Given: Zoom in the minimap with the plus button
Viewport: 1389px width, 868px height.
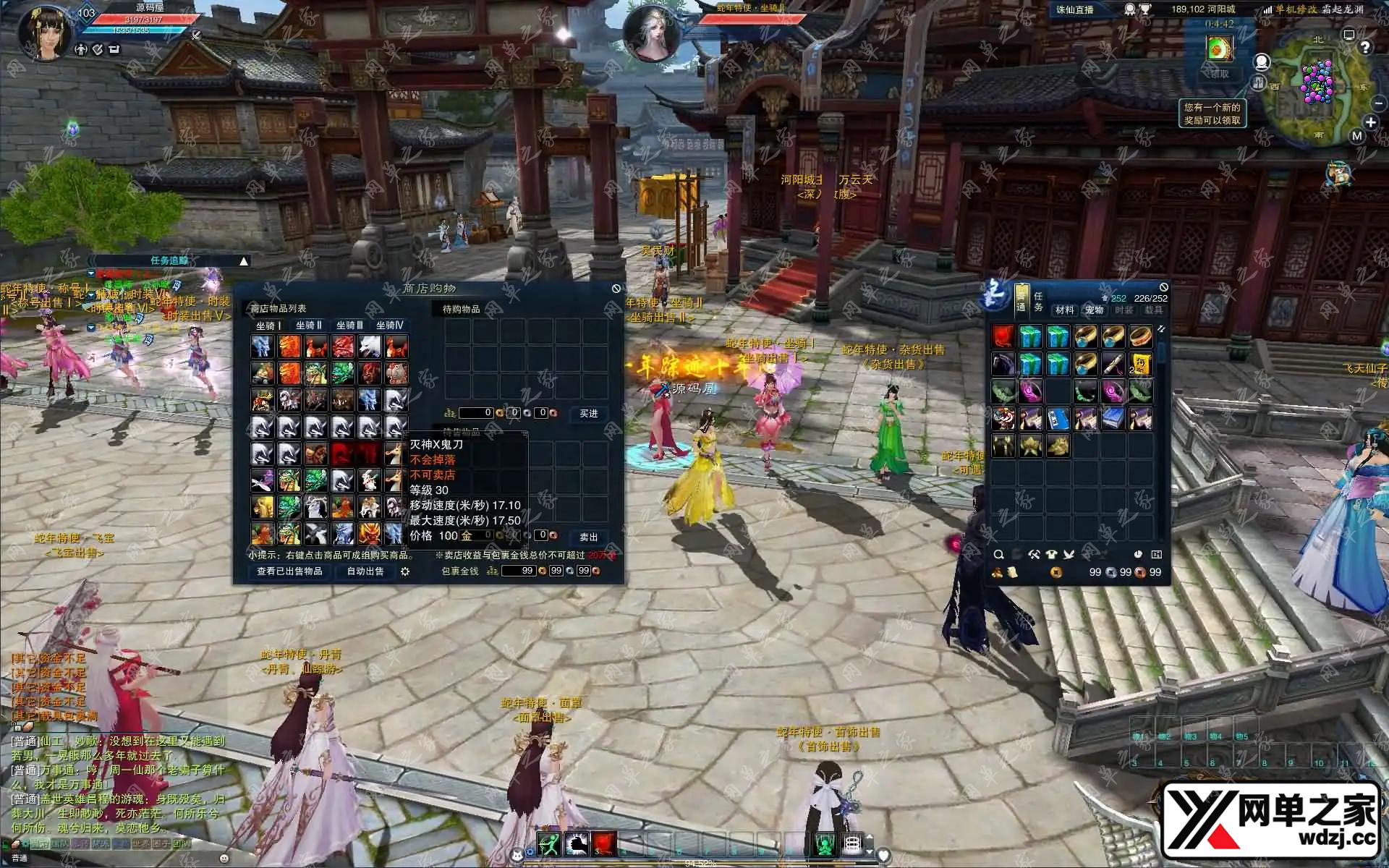Looking at the screenshot, I should [x=1370, y=122].
